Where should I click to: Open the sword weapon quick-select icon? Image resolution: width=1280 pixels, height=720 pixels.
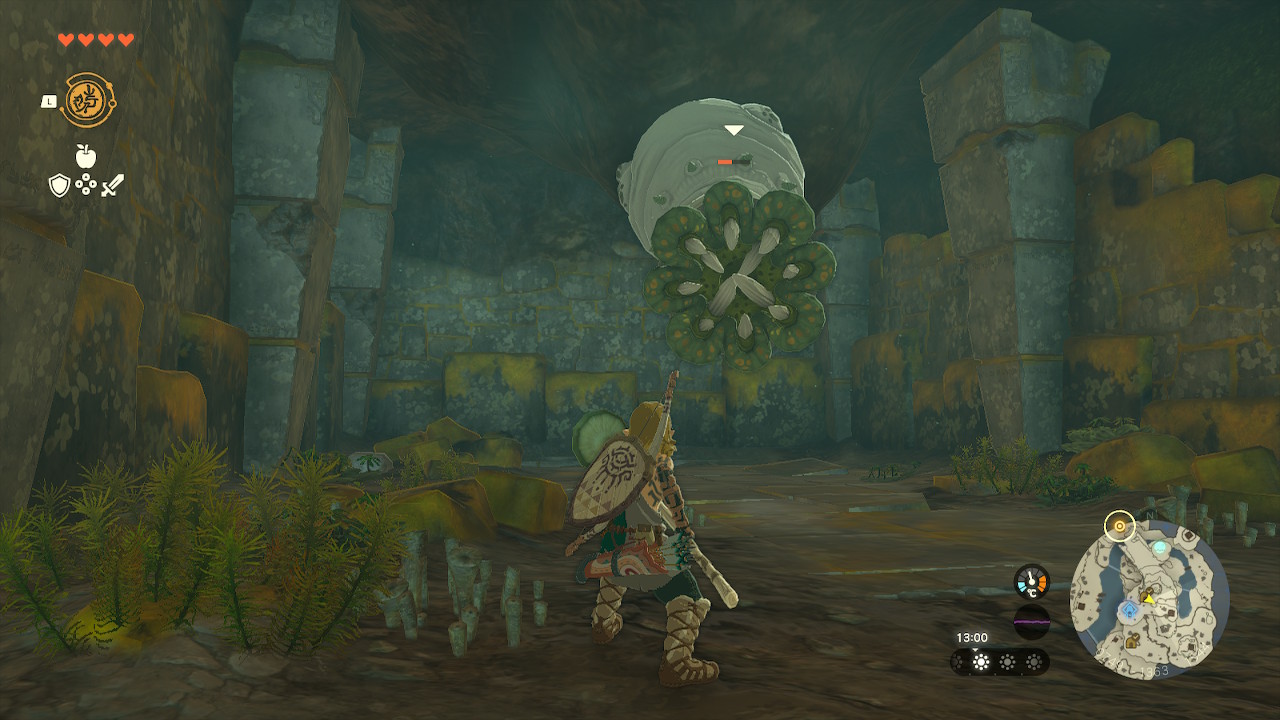[x=112, y=185]
